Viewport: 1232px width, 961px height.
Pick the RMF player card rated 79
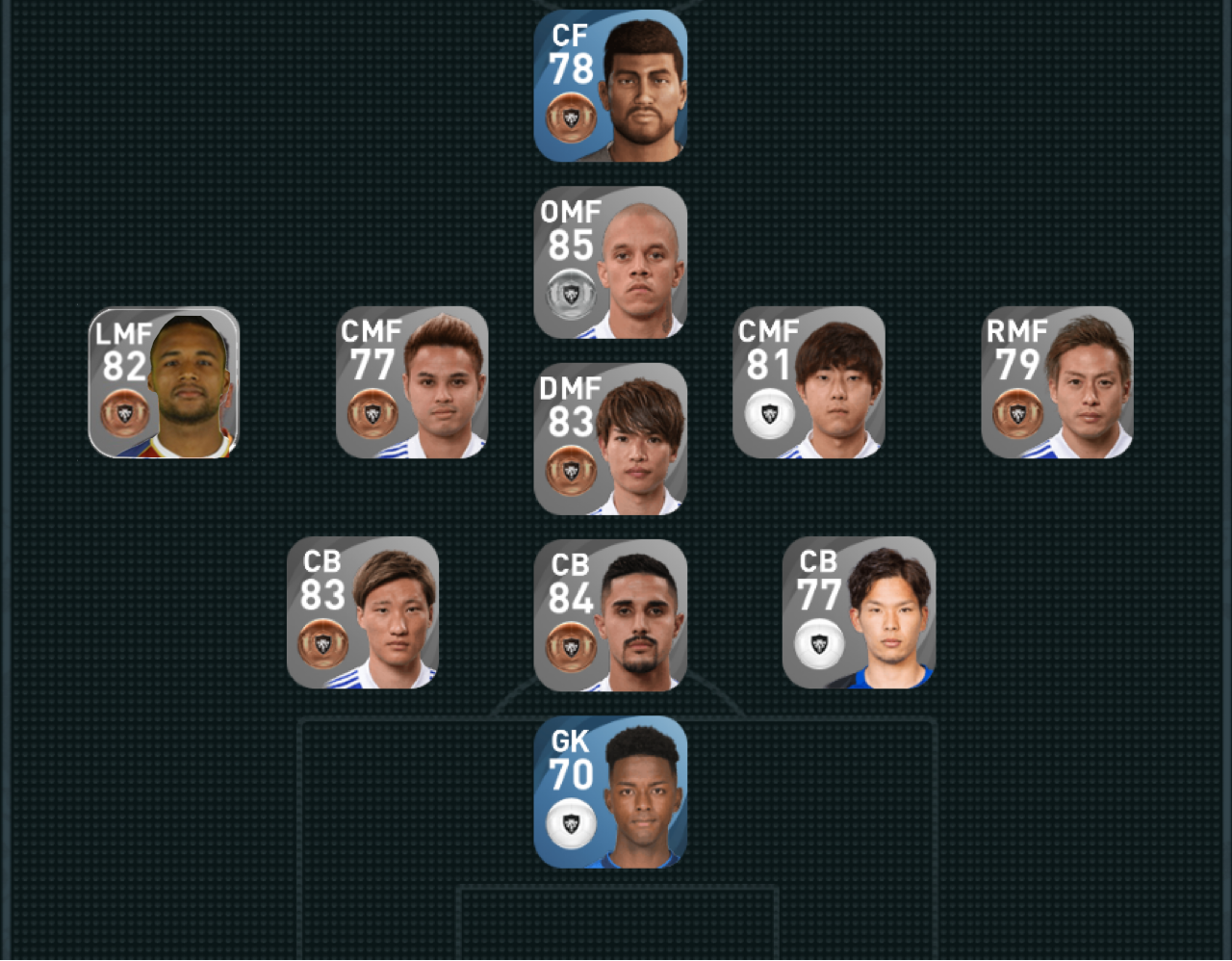click(x=1057, y=382)
